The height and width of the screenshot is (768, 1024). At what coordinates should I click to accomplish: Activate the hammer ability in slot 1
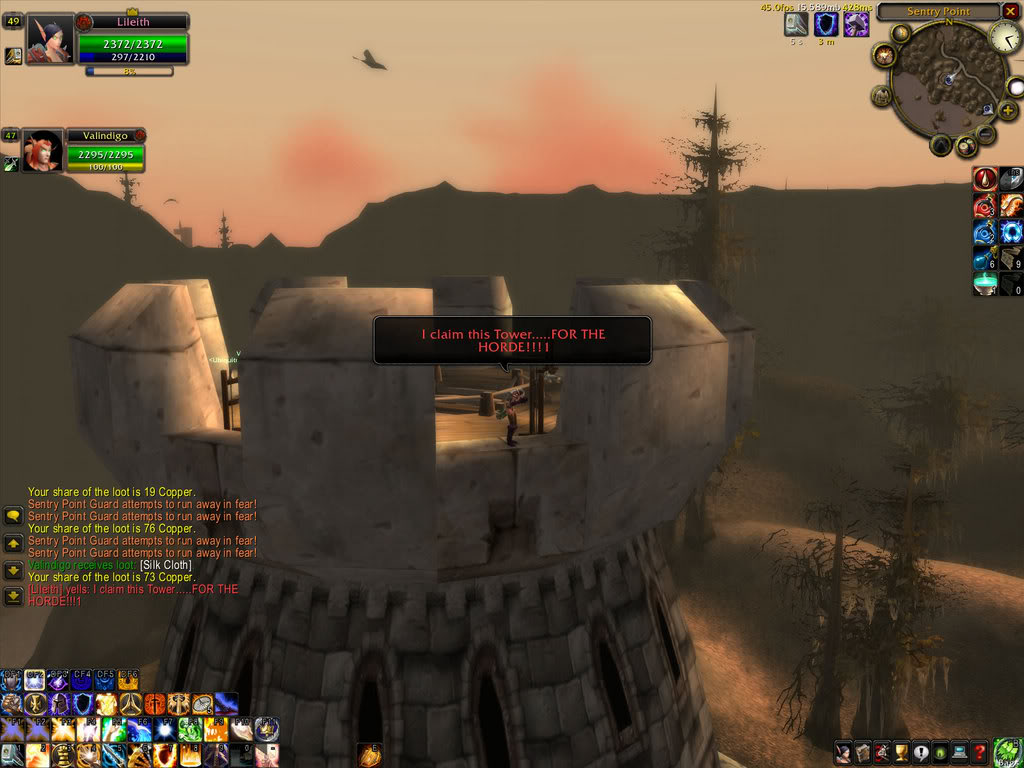[12, 754]
